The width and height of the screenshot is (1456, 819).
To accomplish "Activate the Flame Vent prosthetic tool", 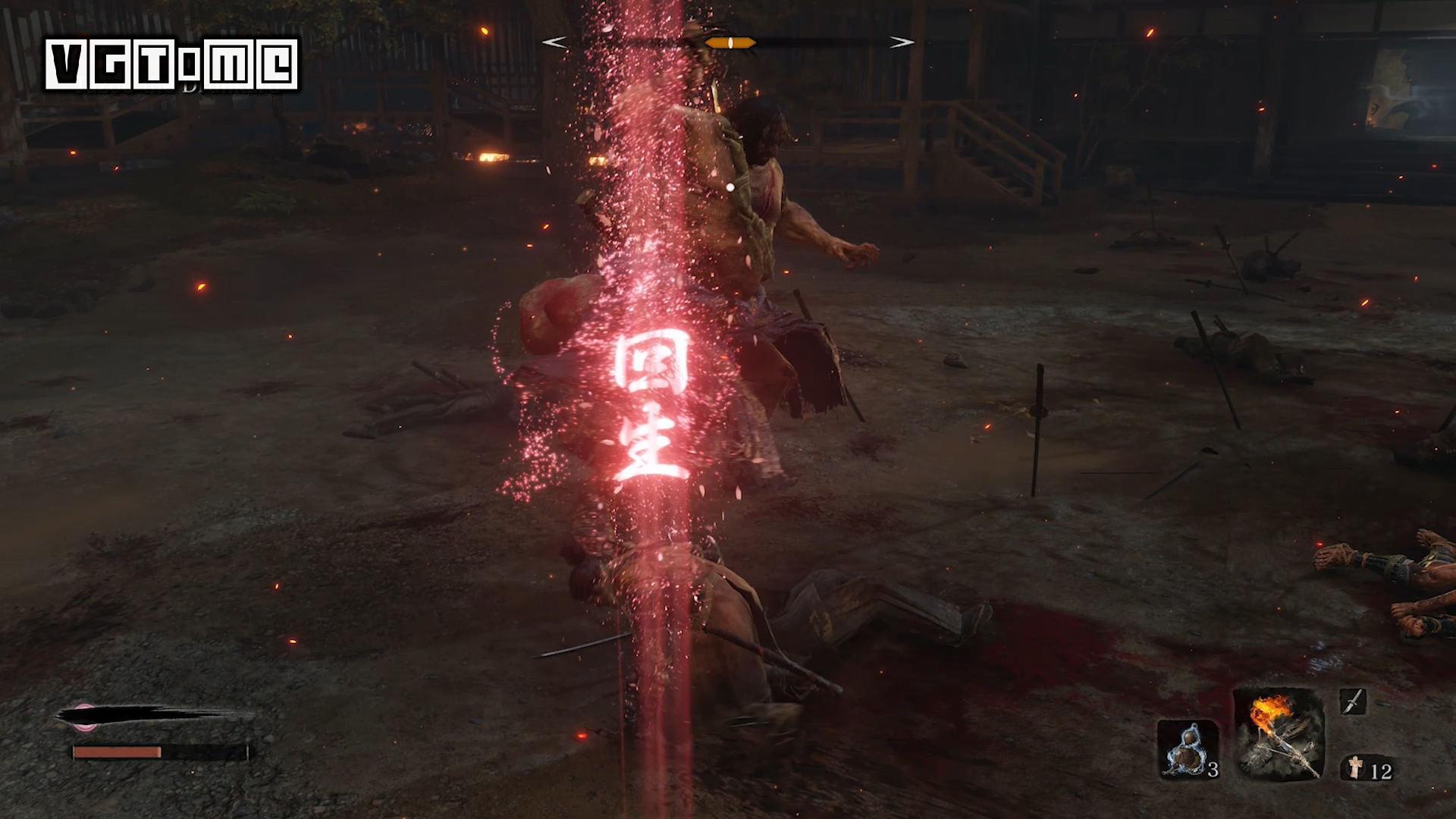I will tap(1279, 733).
